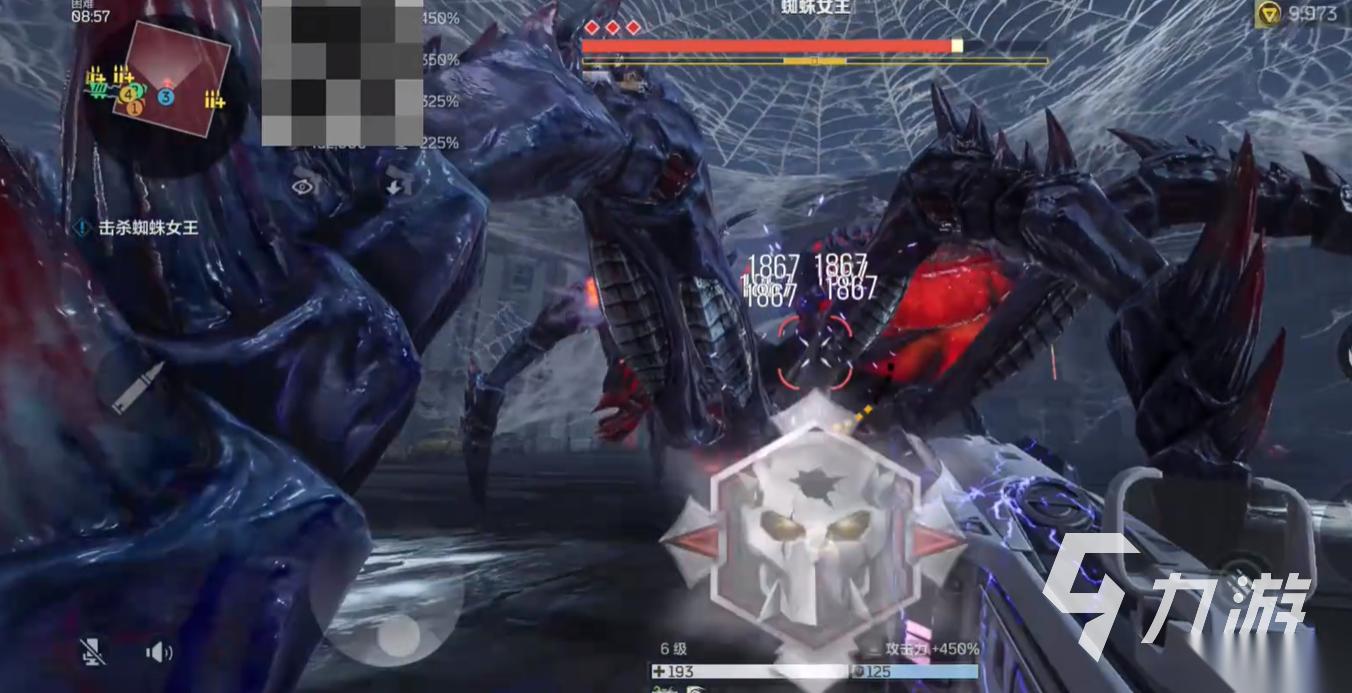Toggle the speaker sound icon

158,653
